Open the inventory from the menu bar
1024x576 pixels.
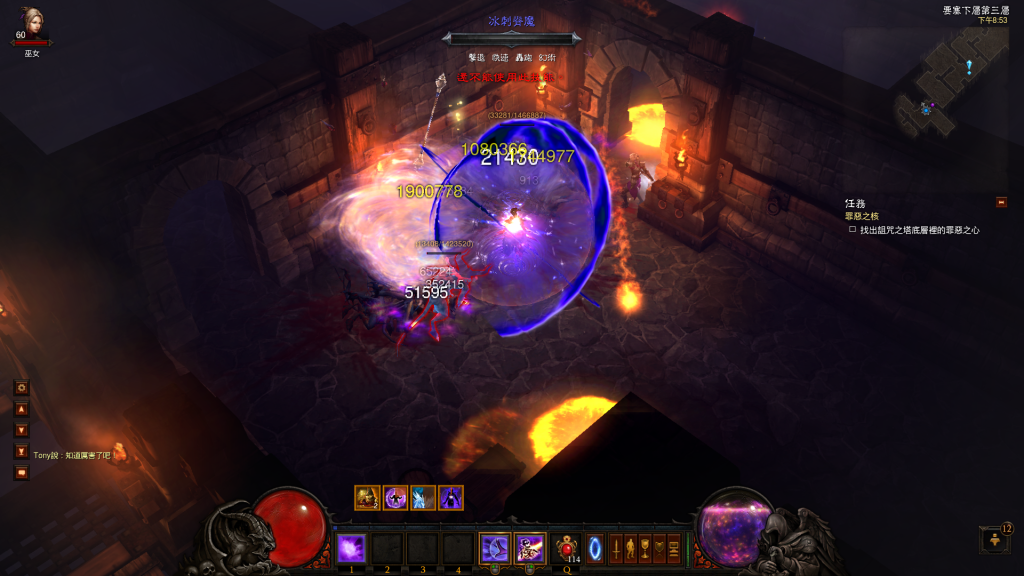coord(631,548)
